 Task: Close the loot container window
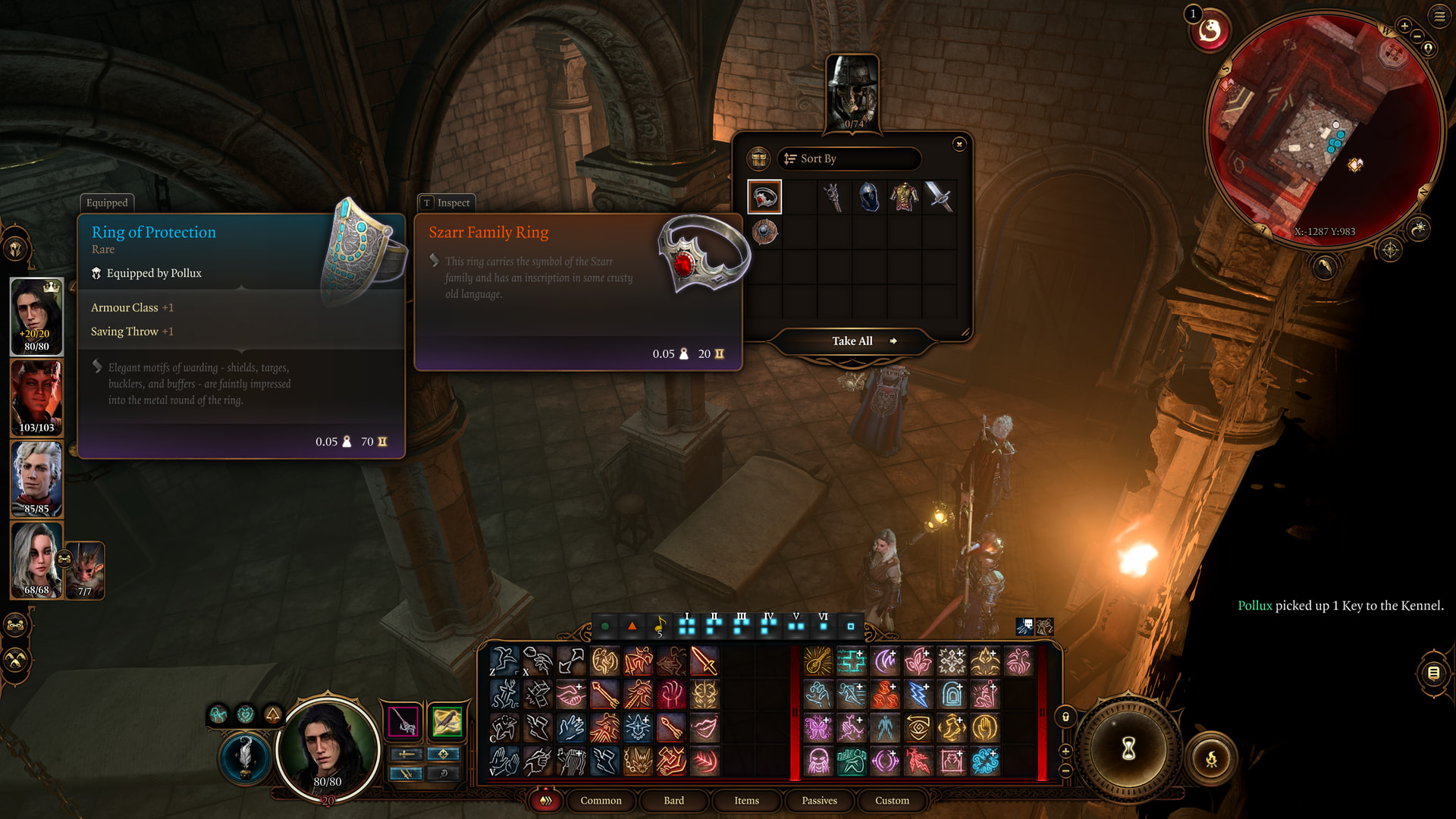[x=959, y=144]
